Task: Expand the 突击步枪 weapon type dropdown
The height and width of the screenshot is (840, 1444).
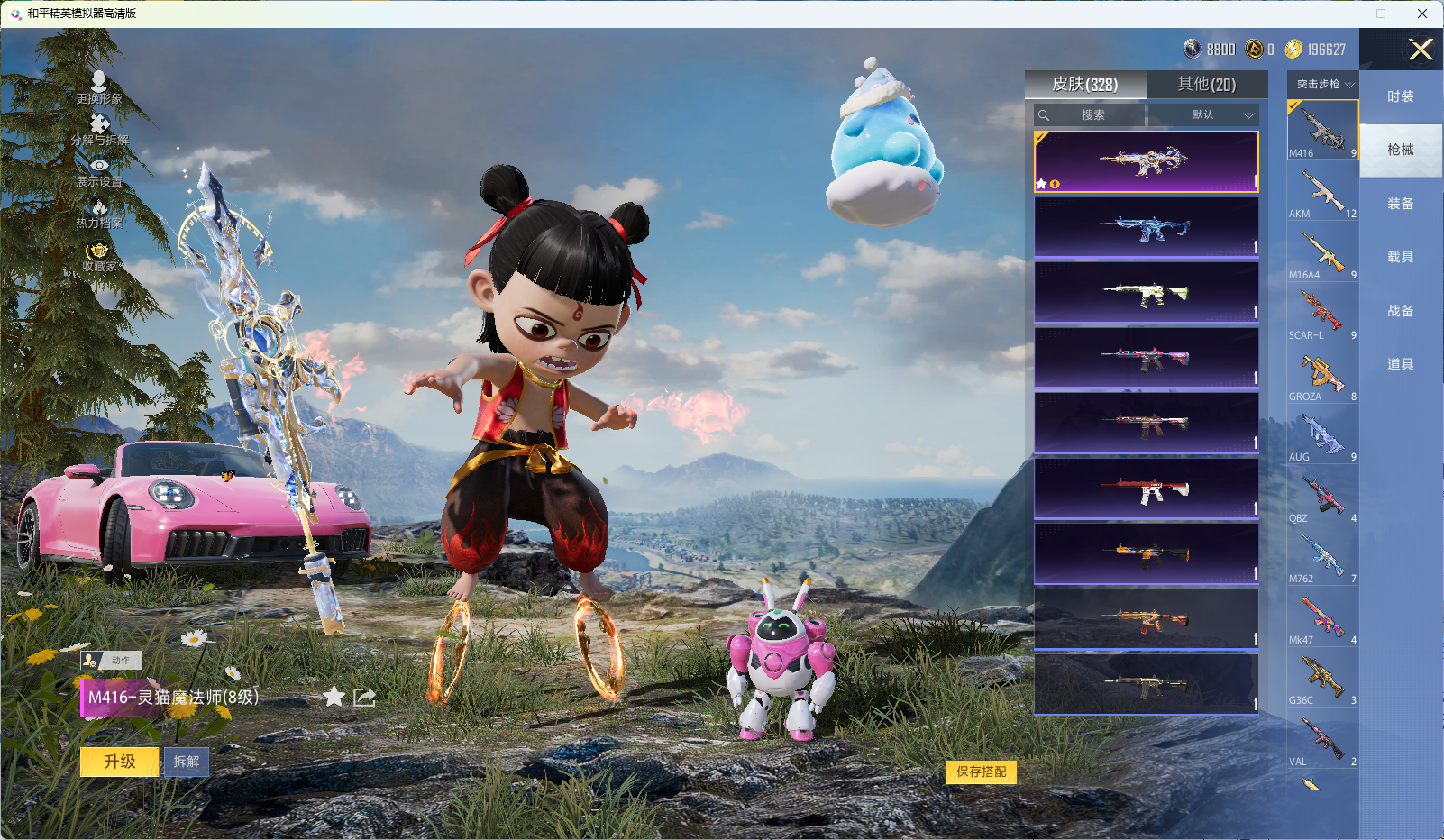Action: point(1323,85)
